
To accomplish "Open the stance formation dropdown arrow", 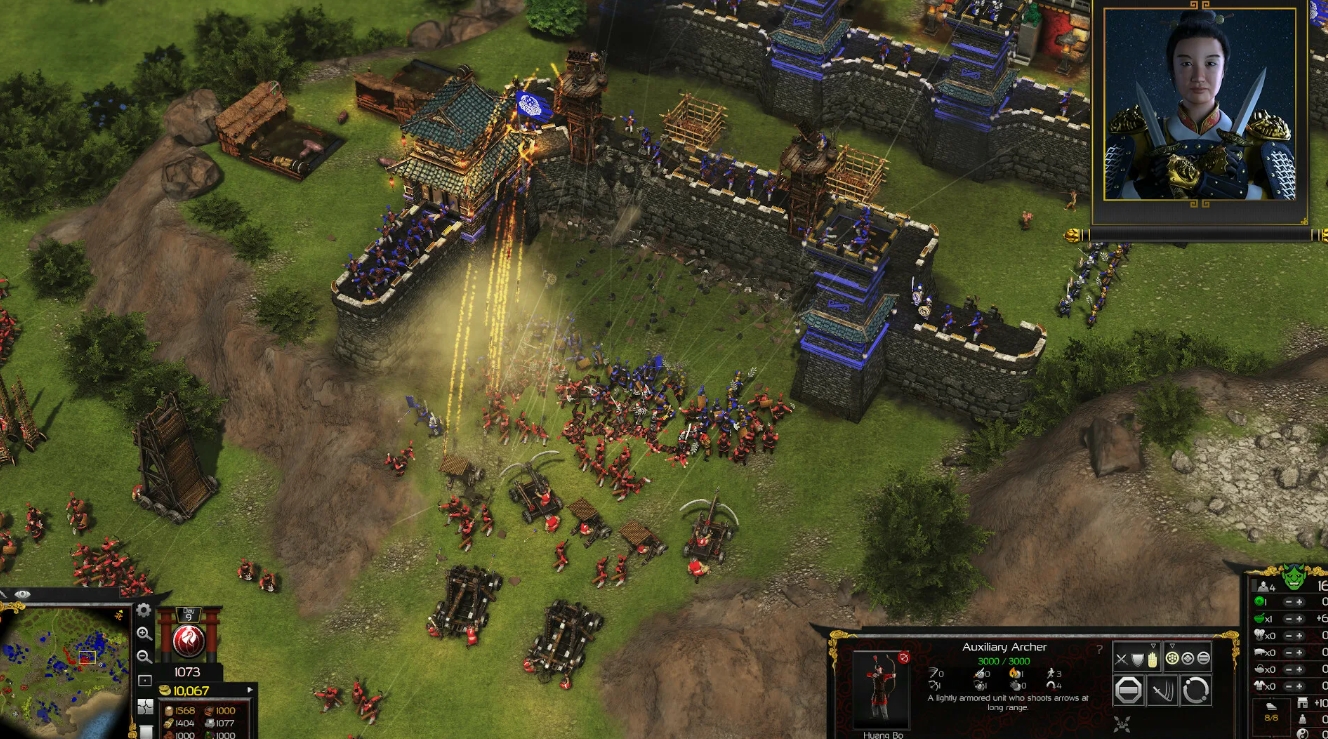I will click(x=1172, y=643).
